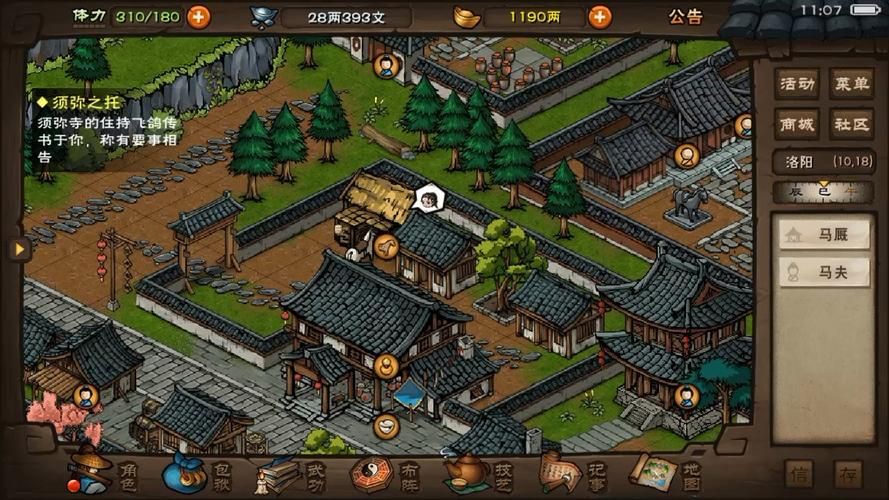The height and width of the screenshot is (500, 889).
Task: Open the 武功 (martial arts) menu
Action: click(x=292, y=472)
